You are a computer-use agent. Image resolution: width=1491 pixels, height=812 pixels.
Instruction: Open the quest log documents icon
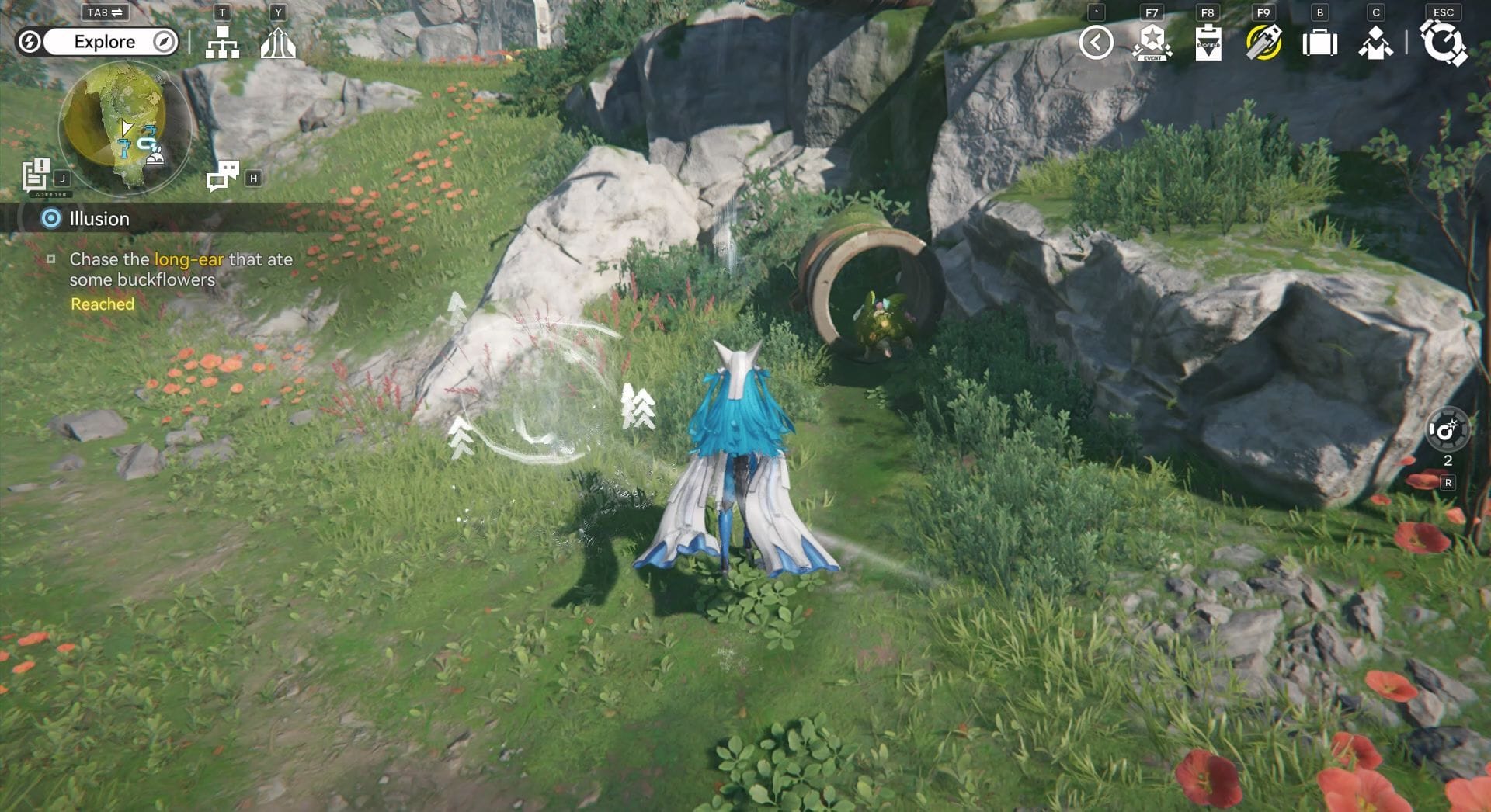[x=36, y=175]
